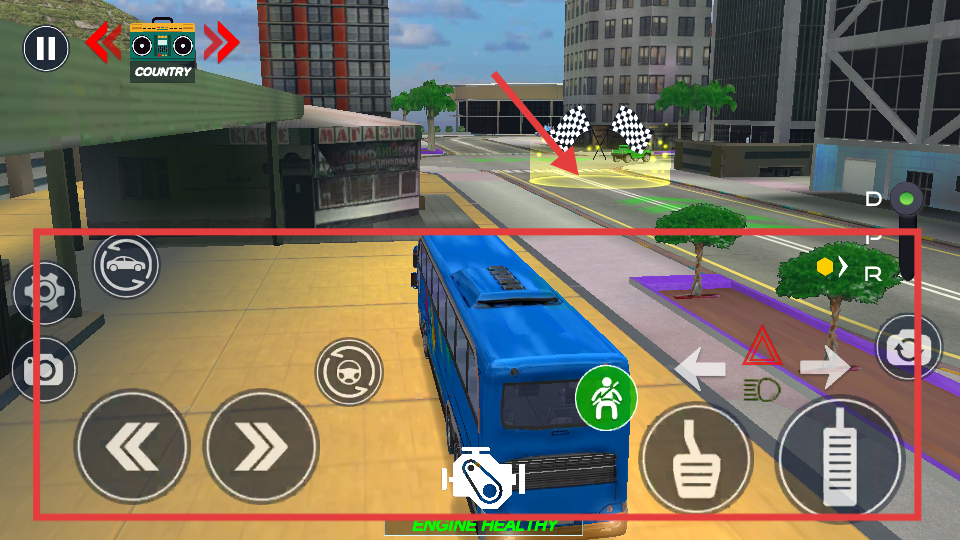Apply the brake pedal

pos(695,458)
